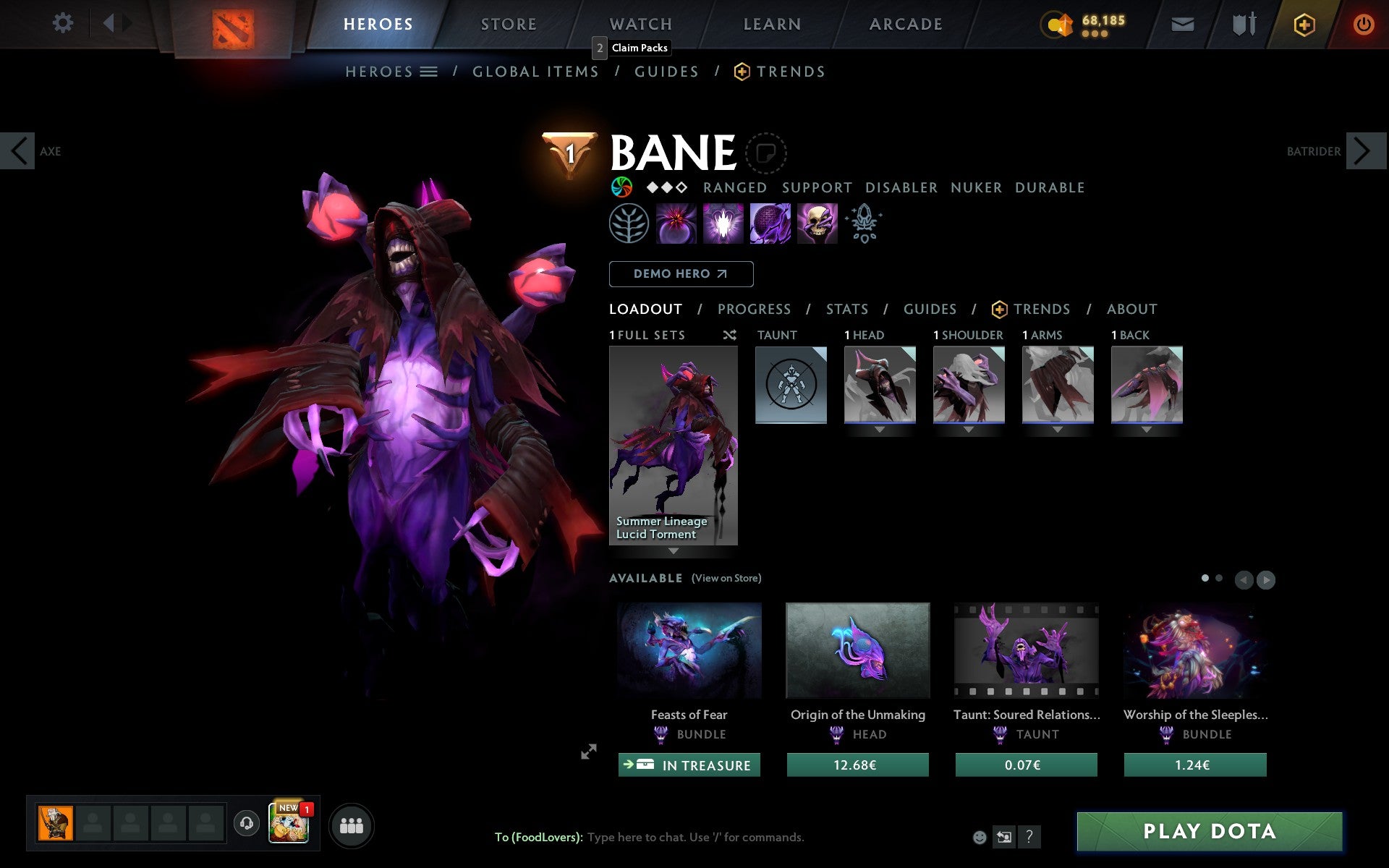This screenshot has height=868, width=1389.
Task: Expand the Summer Lineage full set
Action: pos(674,551)
